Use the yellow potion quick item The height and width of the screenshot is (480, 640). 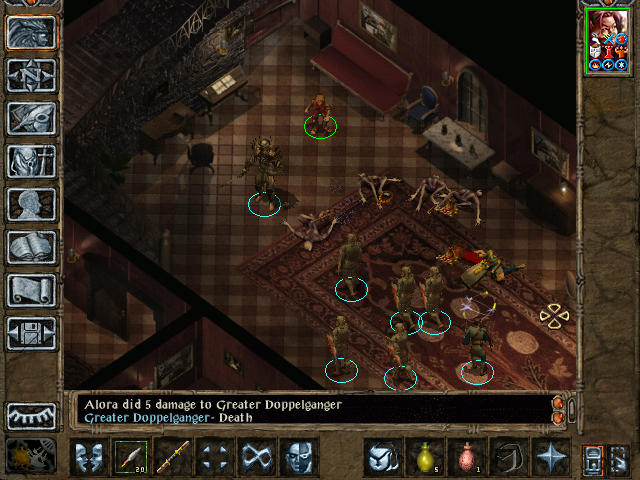[x=424, y=458]
